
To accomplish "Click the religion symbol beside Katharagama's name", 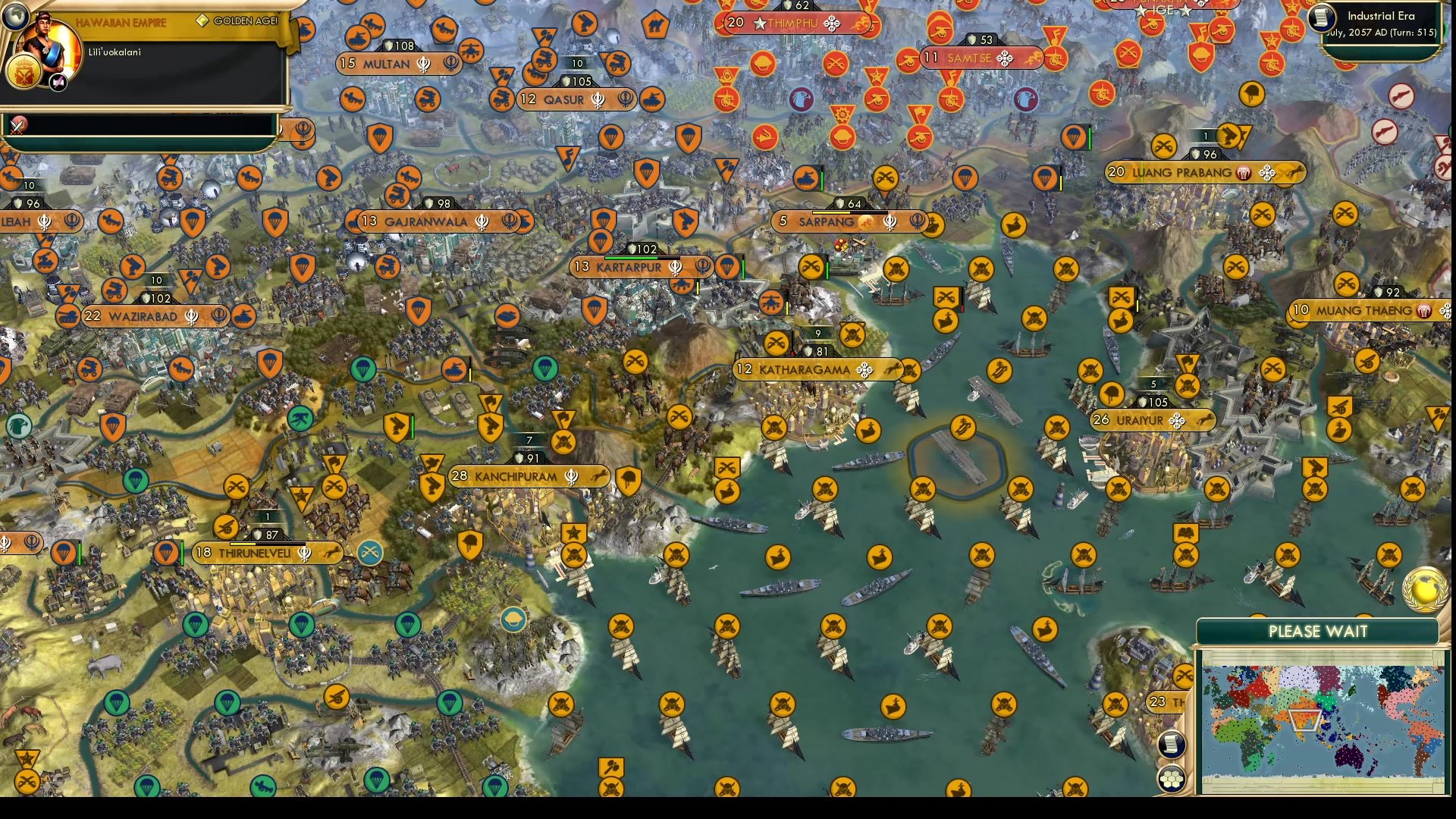I will (864, 370).
